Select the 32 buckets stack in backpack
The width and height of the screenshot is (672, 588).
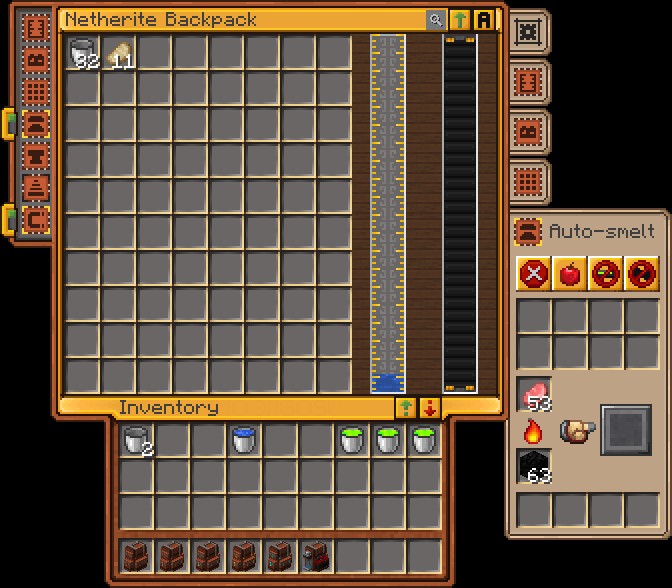pyautogui.click(x=84, y=53)
